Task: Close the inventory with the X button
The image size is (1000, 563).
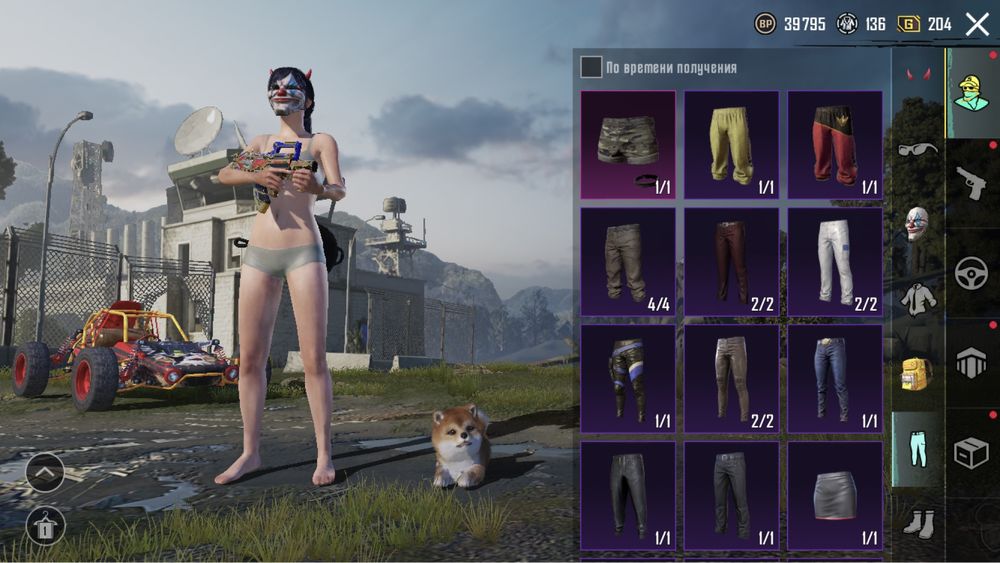Action: pos(976,25)
